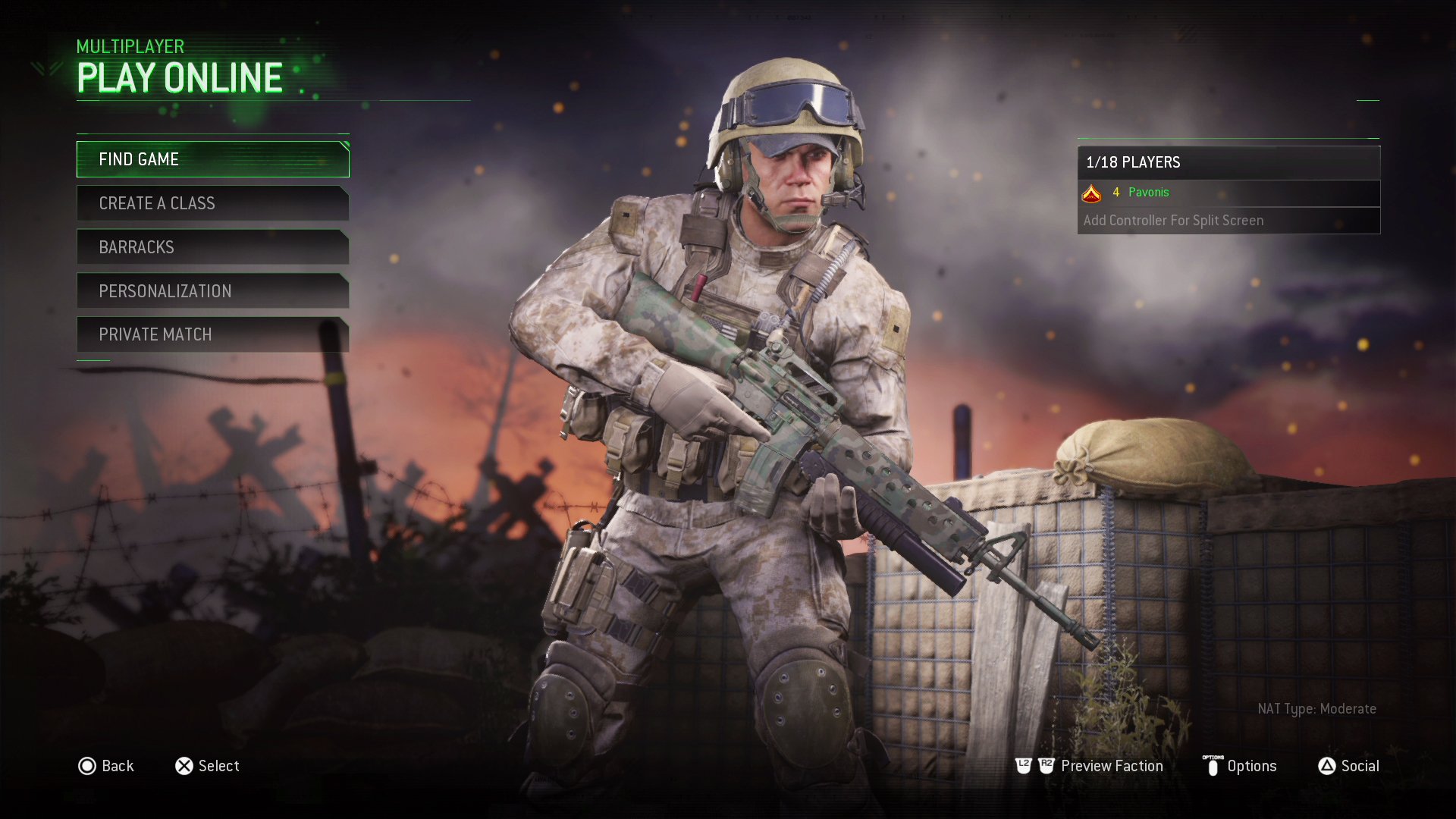Open the Barracks menu entry

pyautogui.click(x=212, y=246)
